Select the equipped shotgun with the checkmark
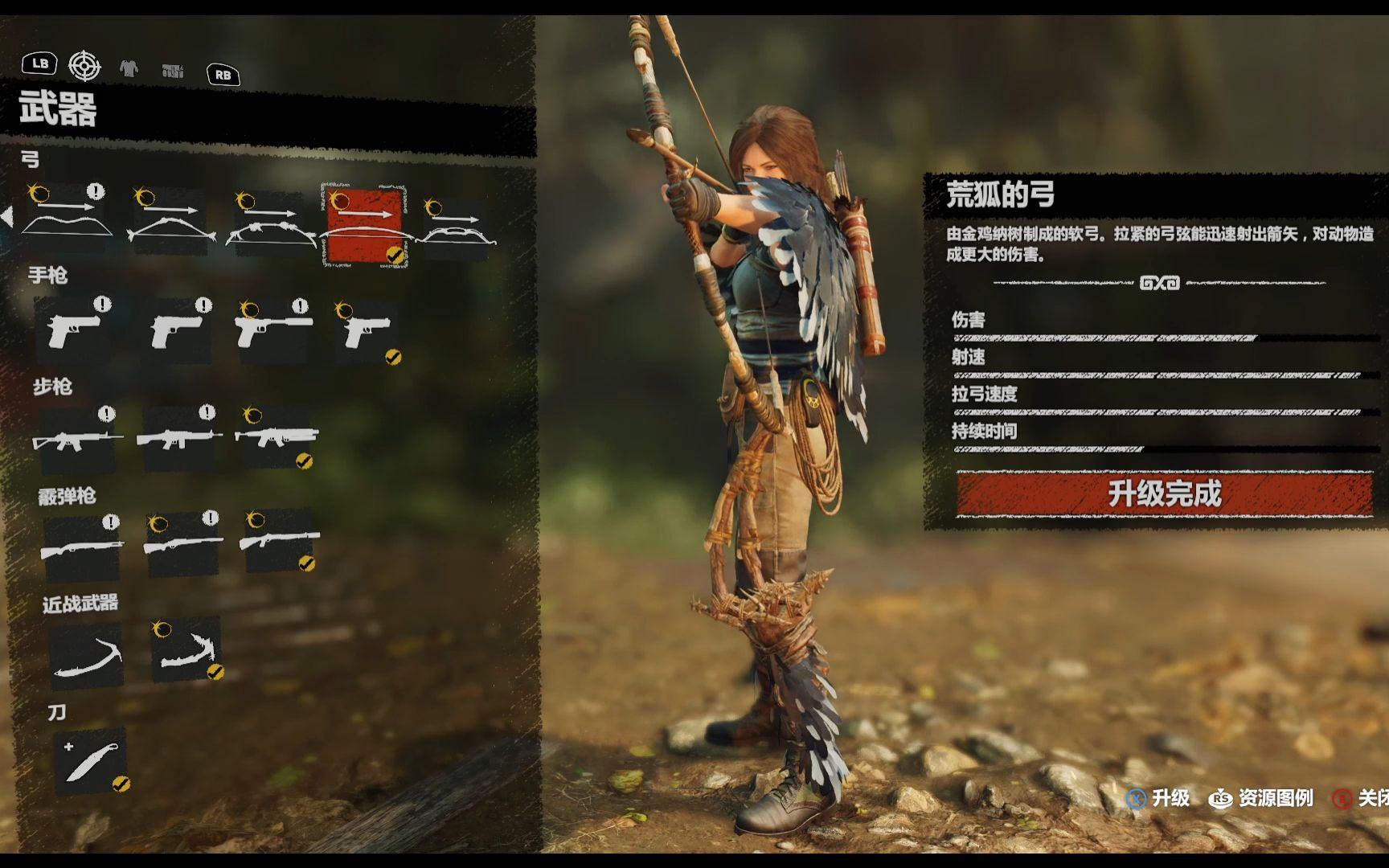This screenshot has width=1389, height=868. [x=279, y=539]
